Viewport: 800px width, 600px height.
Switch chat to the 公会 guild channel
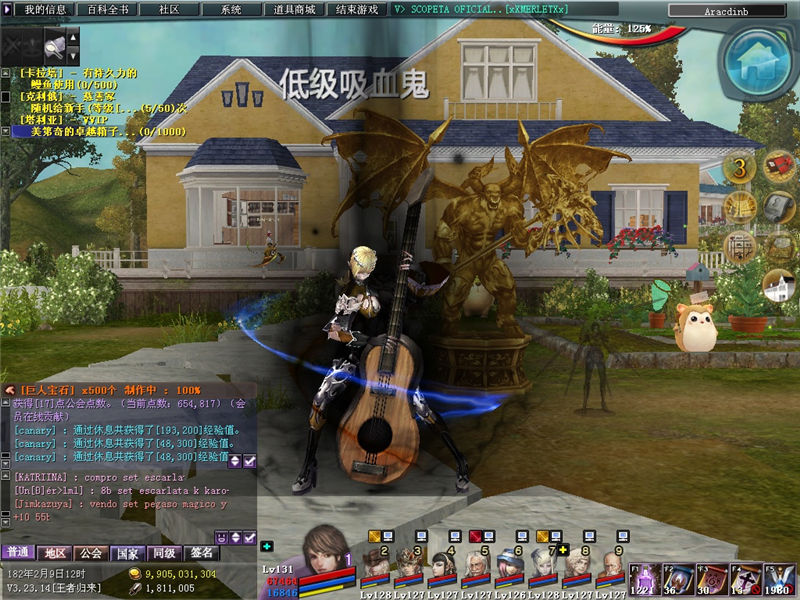click(x=91, y=553)
